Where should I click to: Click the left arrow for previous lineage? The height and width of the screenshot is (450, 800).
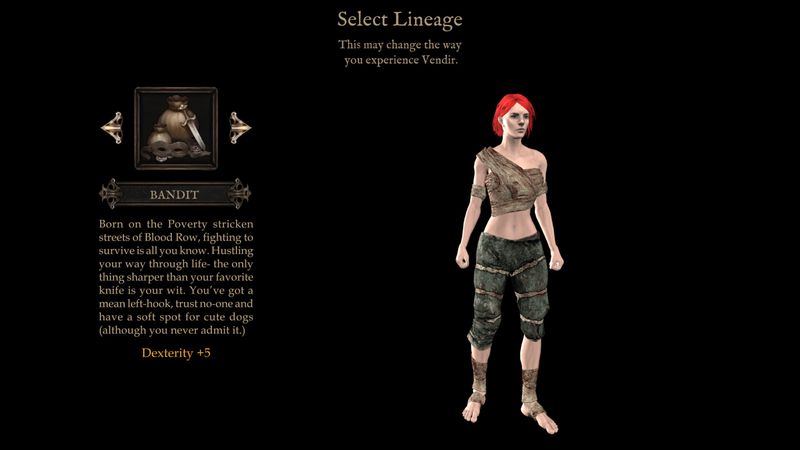pyautogui.click(x=111, y=127)
